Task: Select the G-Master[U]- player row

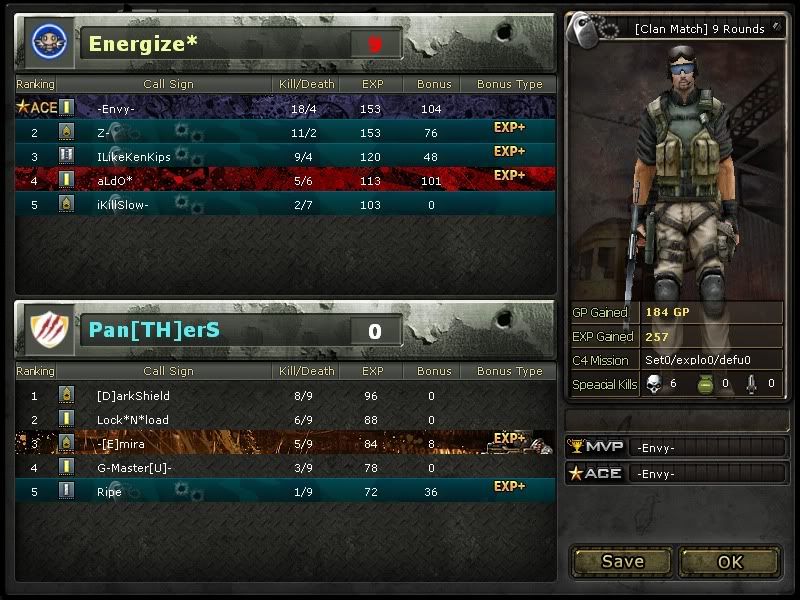Action: (x=285, y=467)
